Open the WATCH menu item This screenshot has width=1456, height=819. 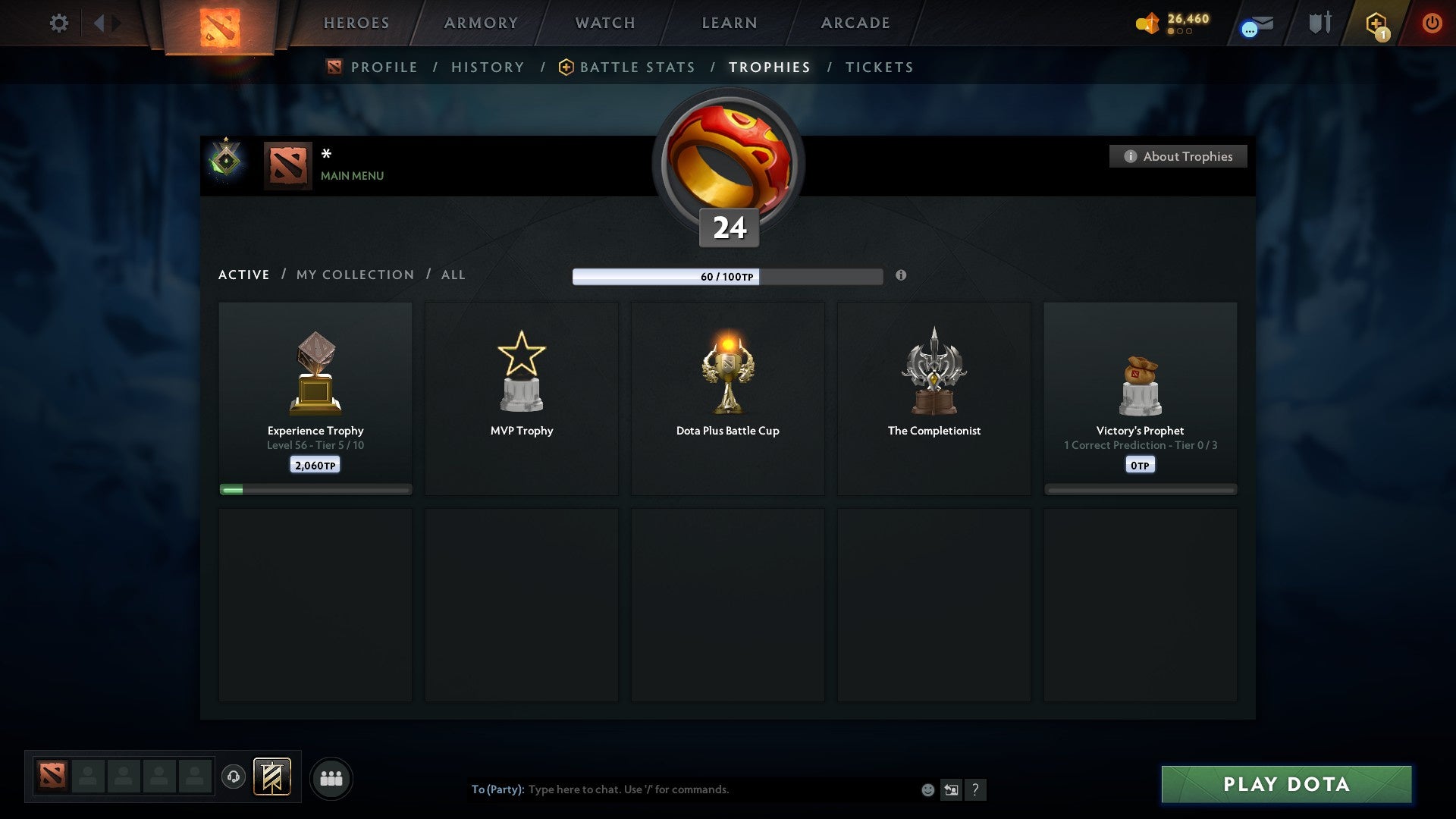[x=604, y=23]
